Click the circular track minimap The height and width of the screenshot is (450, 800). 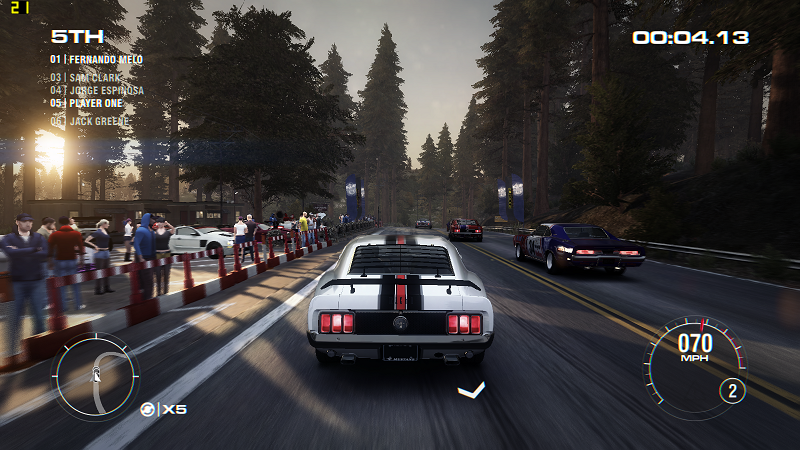tap(96, 376)
